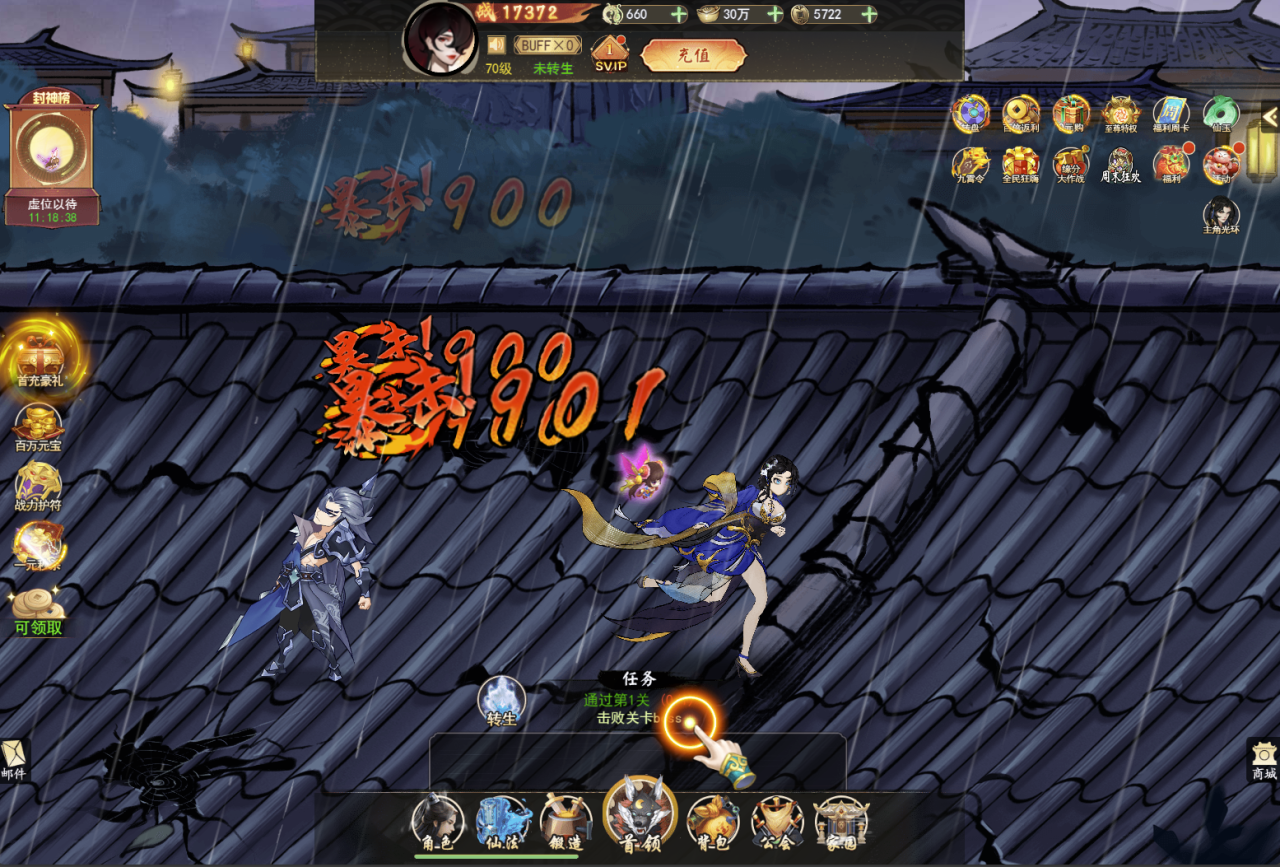The width and height of the screenshot is (1280, 867).
Task: Click the 转生 rebirth icon
Action: click(x=501, y=699)
